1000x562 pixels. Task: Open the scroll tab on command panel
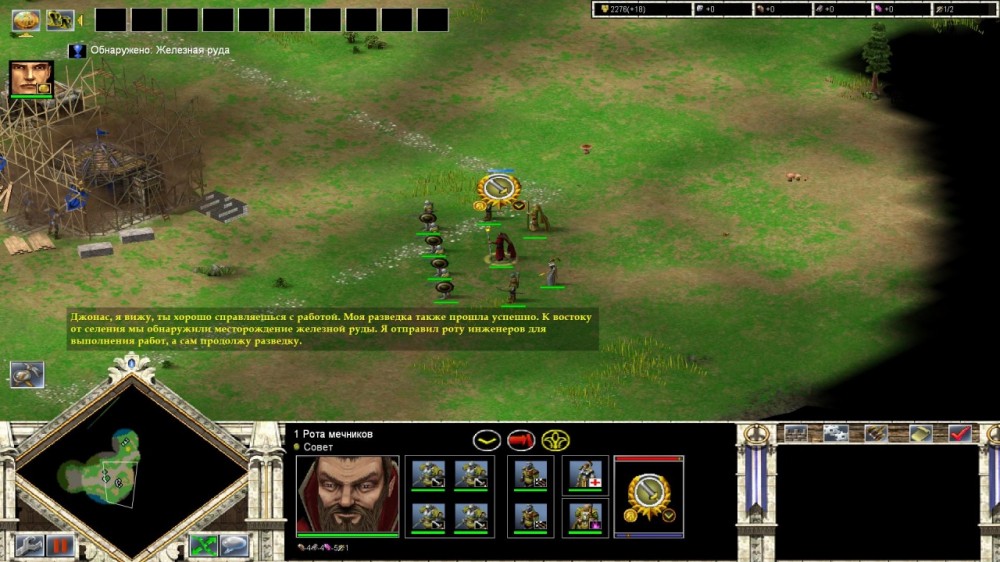tap(919, 433)
